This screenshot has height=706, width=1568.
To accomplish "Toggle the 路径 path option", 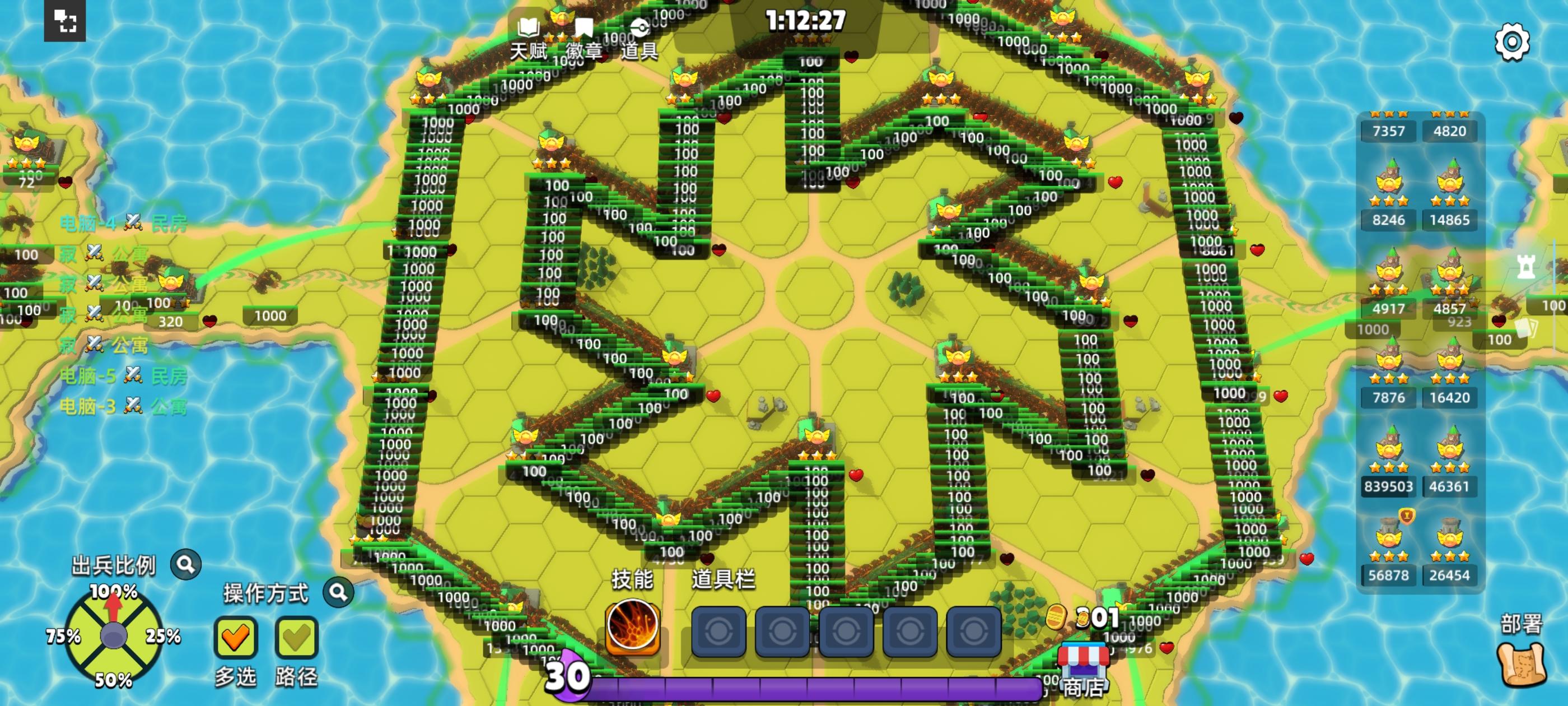I will point(296,637).
